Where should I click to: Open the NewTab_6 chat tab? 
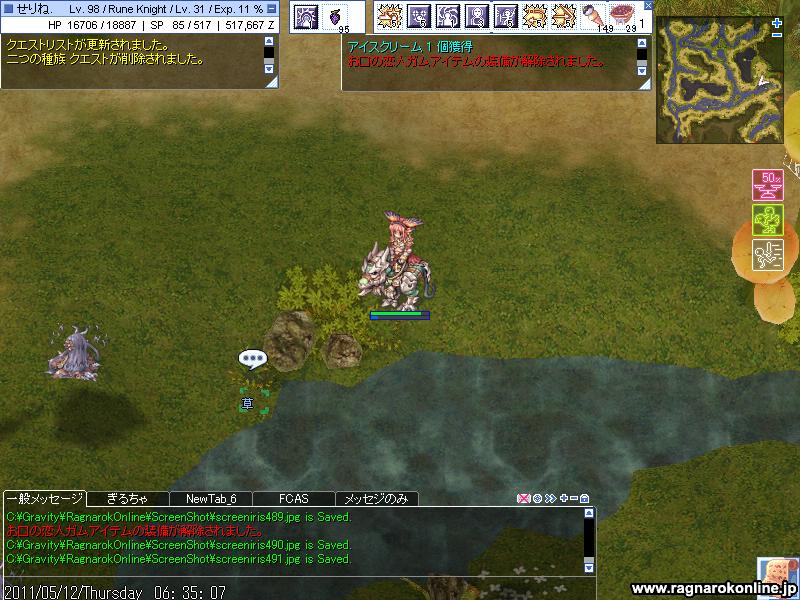point(210,498)
